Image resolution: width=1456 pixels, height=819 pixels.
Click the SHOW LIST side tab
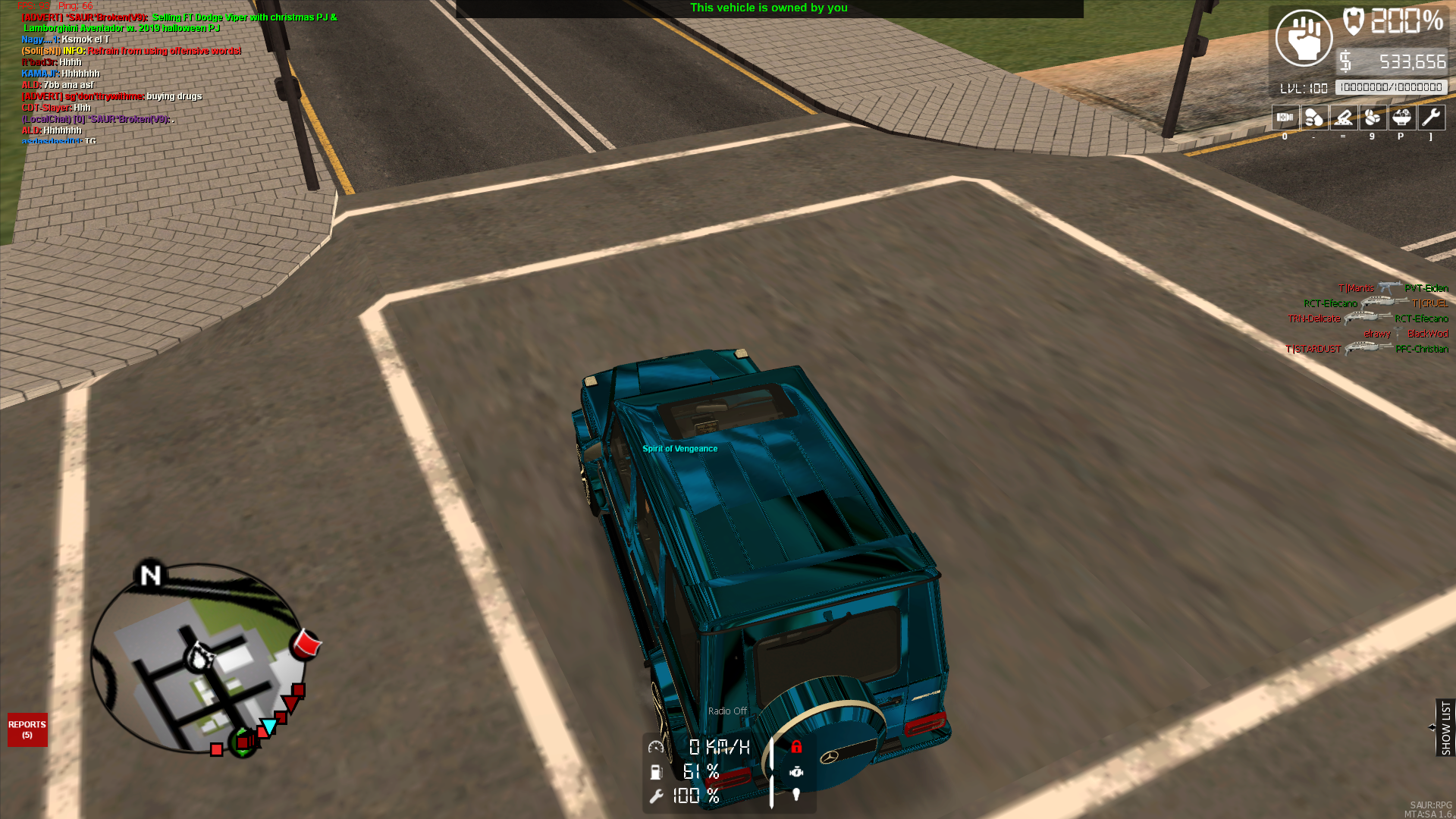(x=1445, y=727)
